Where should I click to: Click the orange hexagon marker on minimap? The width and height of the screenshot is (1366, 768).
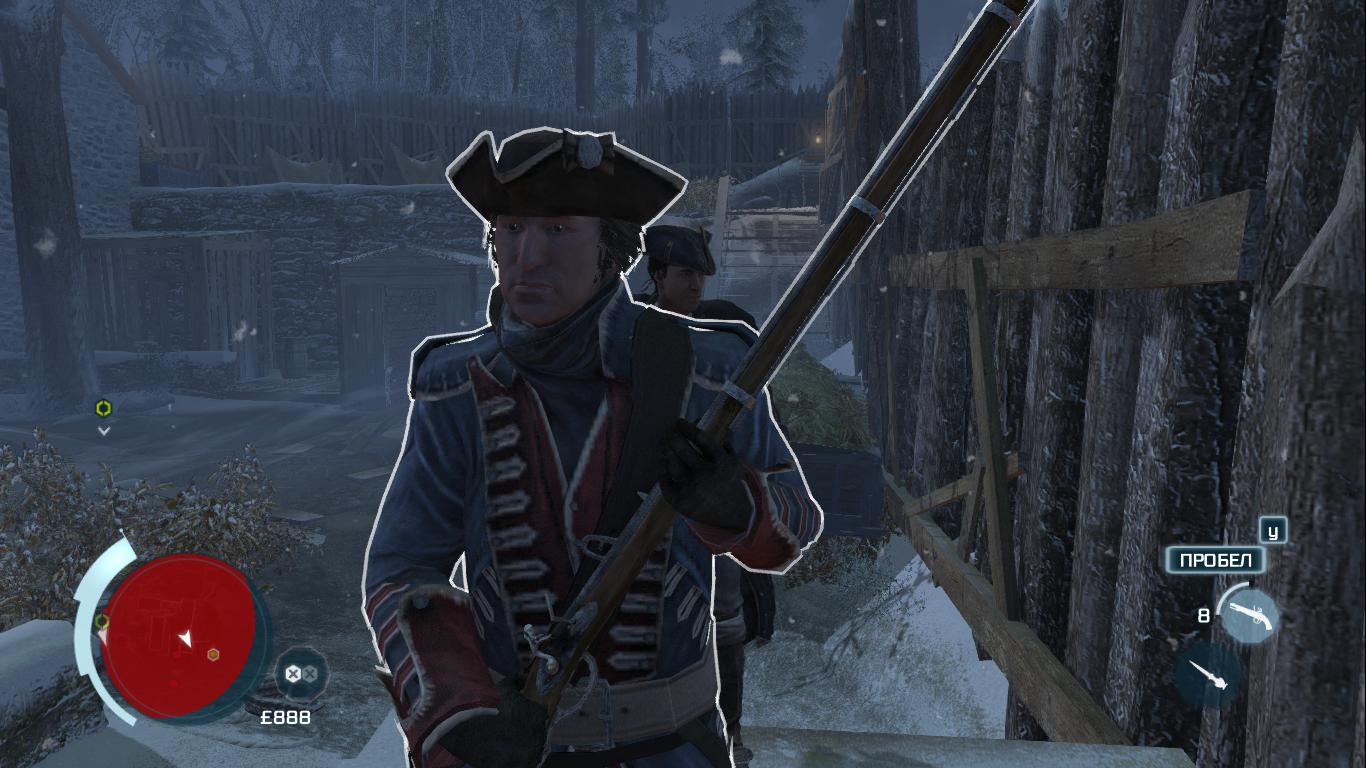coord(213,655)
